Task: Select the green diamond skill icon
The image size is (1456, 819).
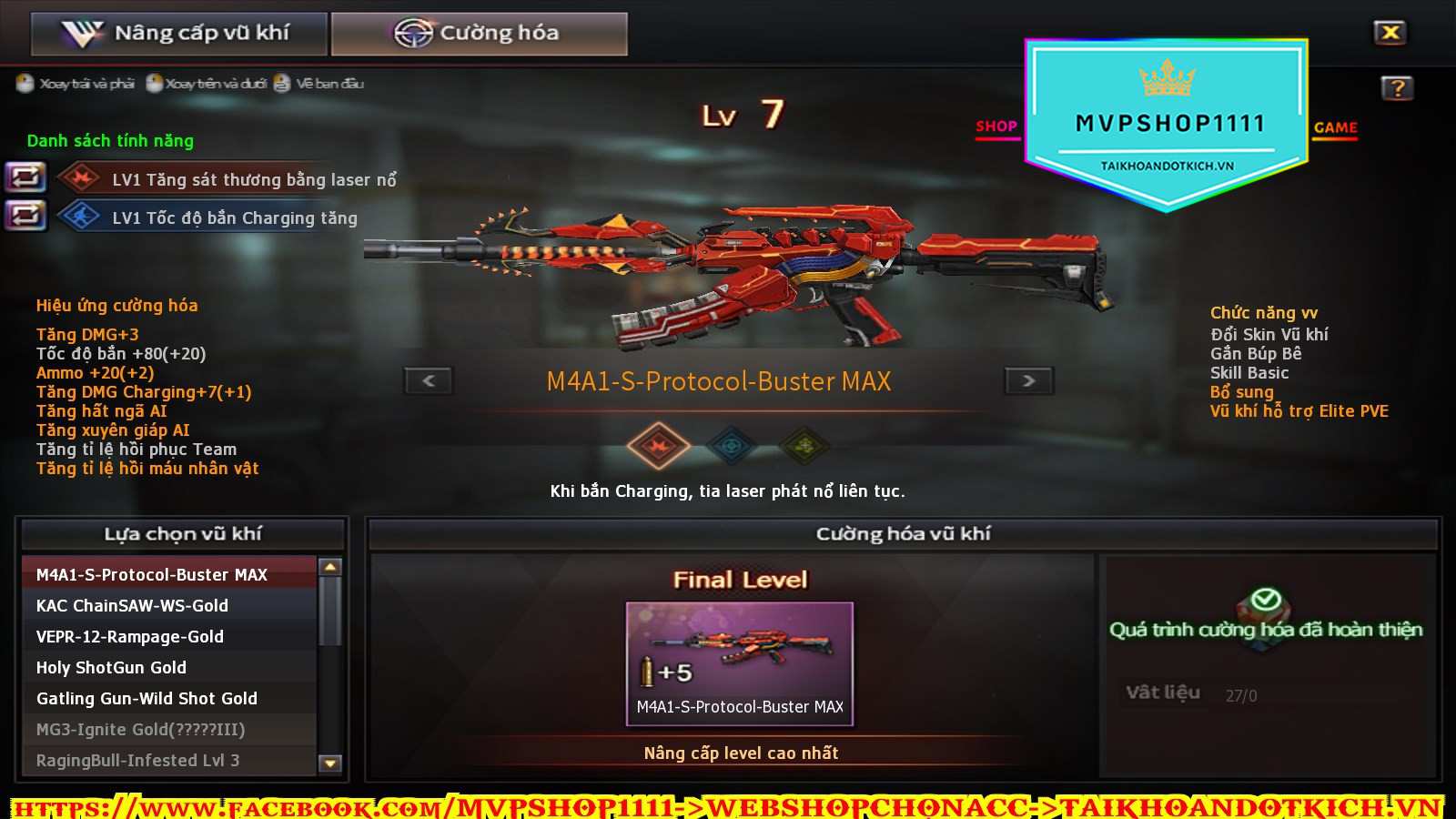Action: point(804,446)
